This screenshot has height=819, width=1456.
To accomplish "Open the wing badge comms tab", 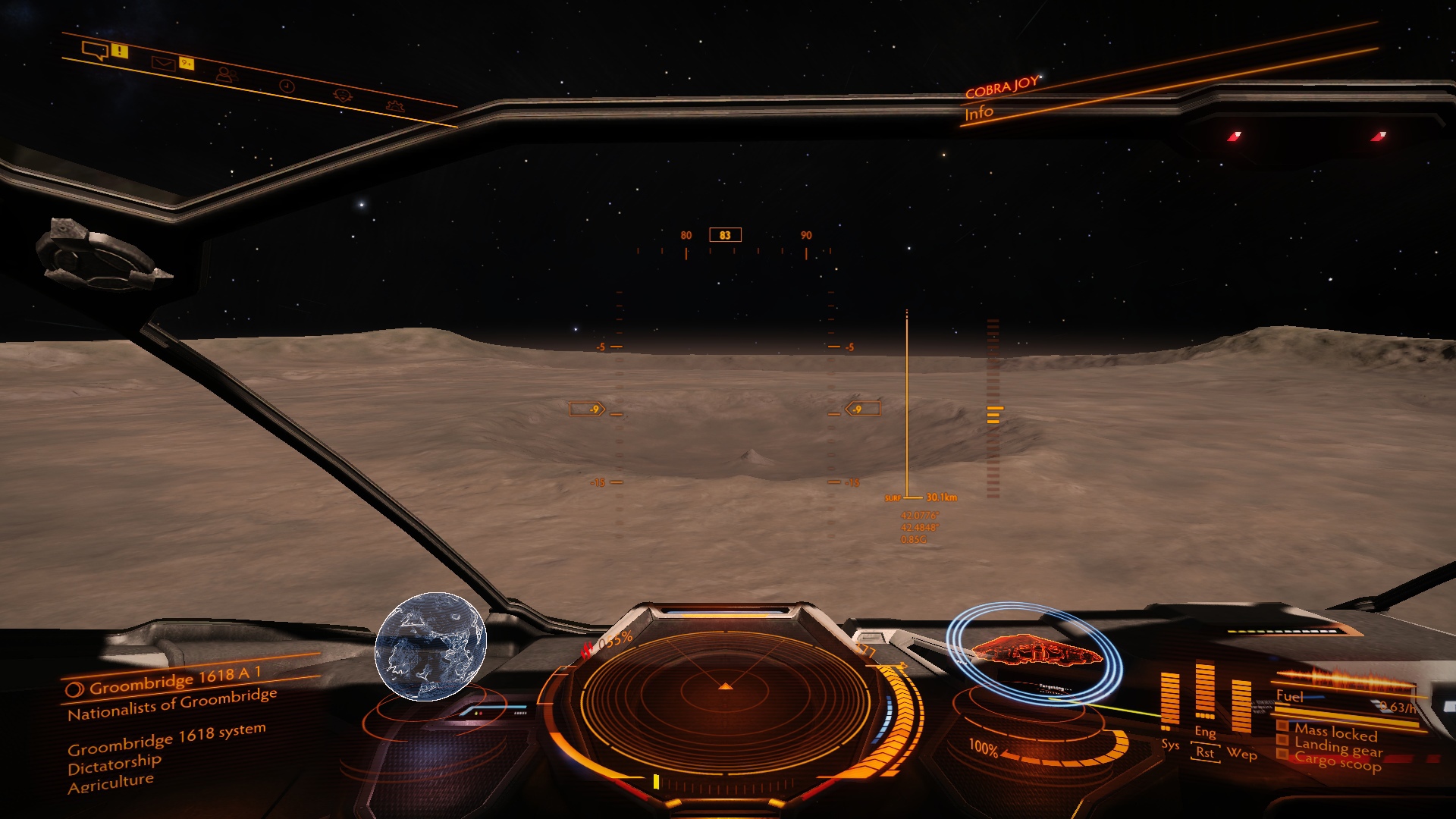I will pyautogui.click(x=343, y=96).
